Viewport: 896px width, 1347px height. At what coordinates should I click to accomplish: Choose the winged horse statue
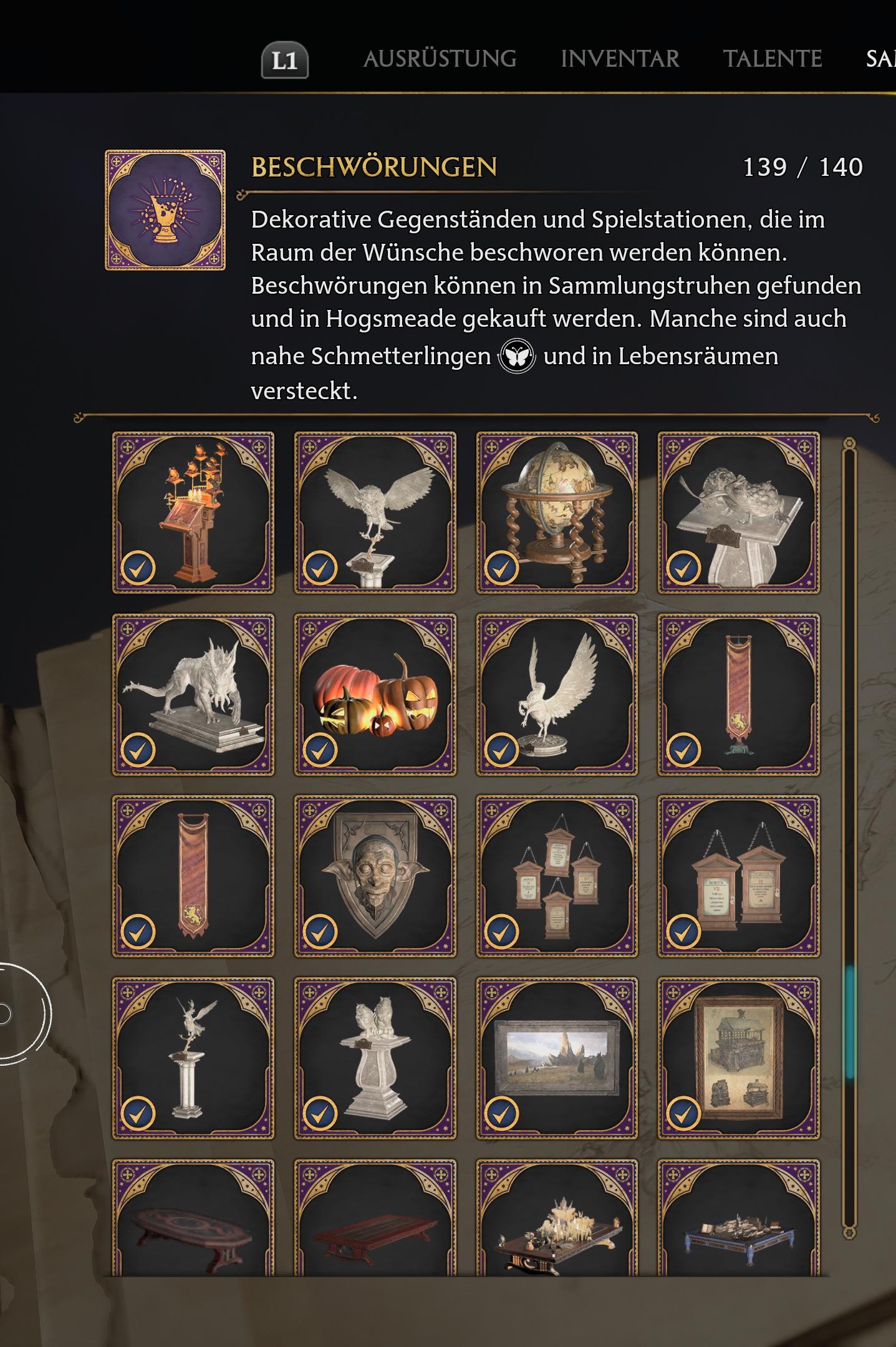point(557,694)
